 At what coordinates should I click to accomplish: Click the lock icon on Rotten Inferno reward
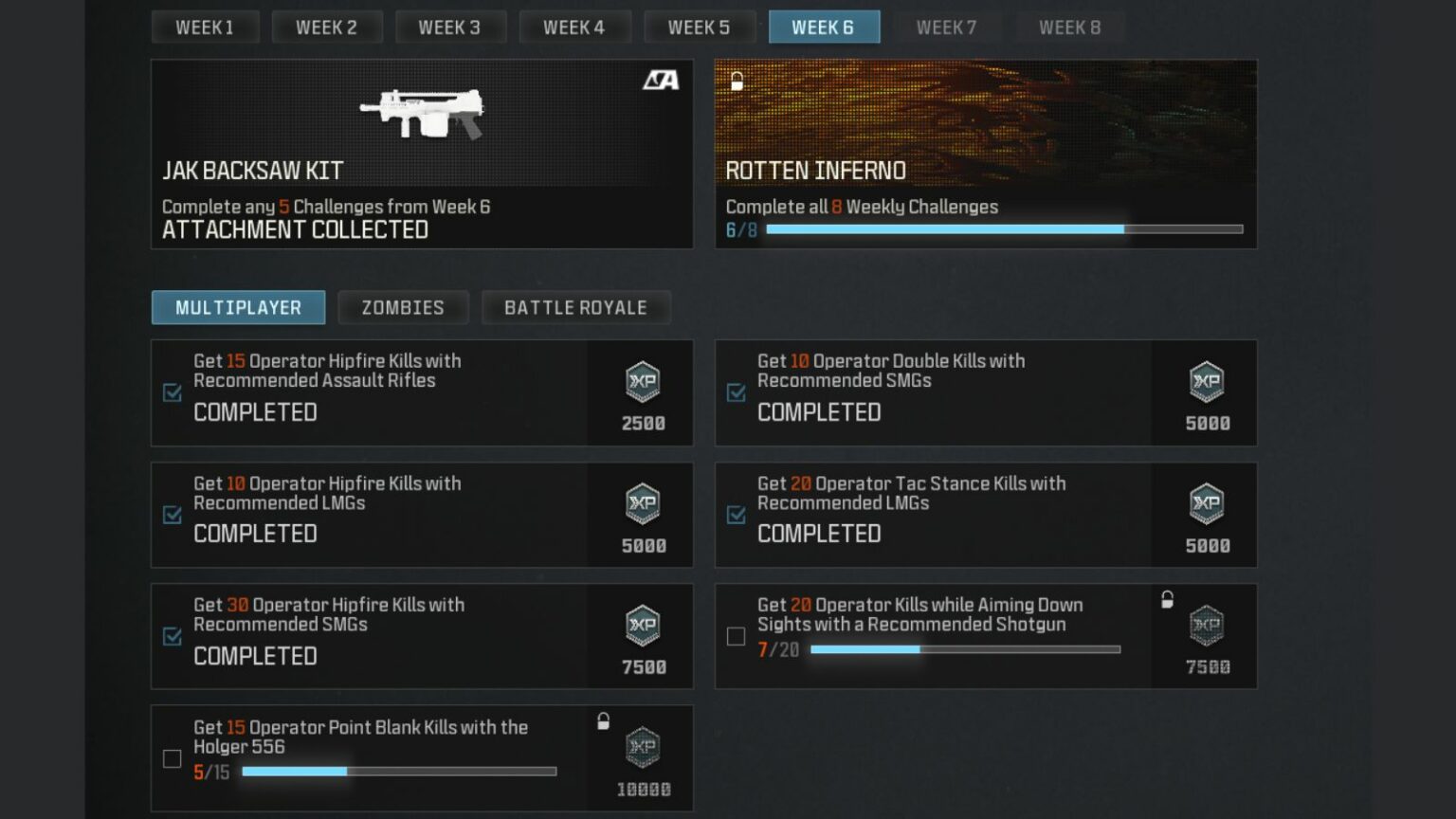point(736,81)
